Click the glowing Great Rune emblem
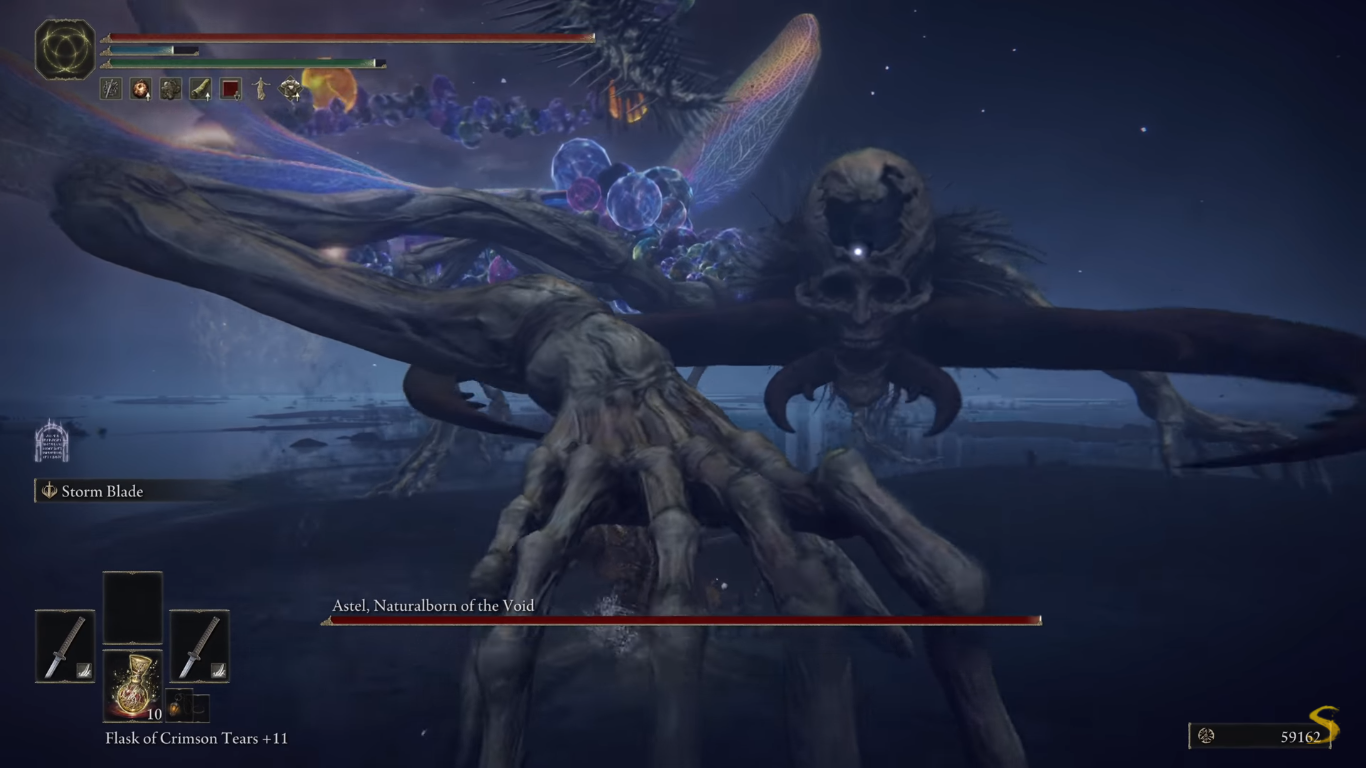Viewport: 1366px width, 768px height. (65, 49)
